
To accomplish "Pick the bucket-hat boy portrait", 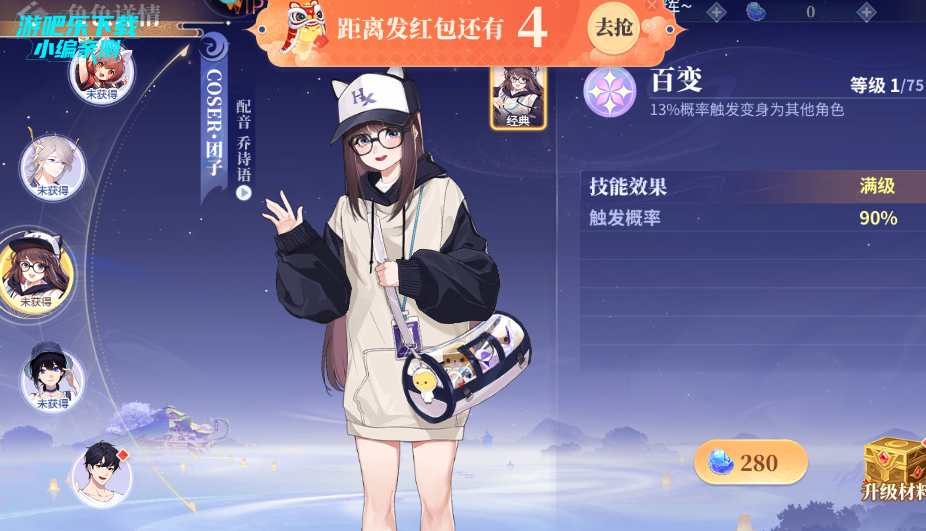I will 52,378.
